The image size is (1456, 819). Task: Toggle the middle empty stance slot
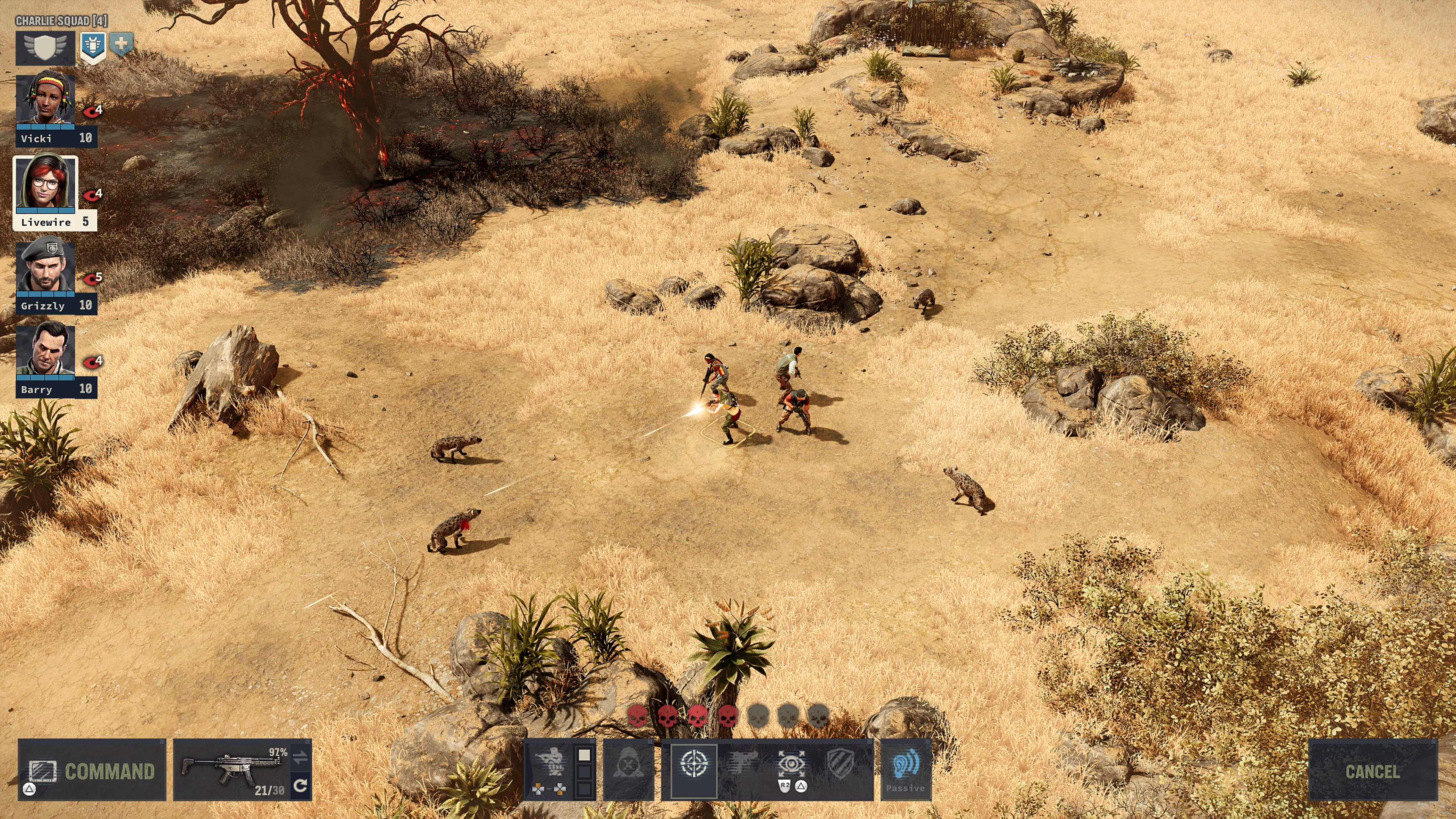pyautogui.click(x=584, y=772)
